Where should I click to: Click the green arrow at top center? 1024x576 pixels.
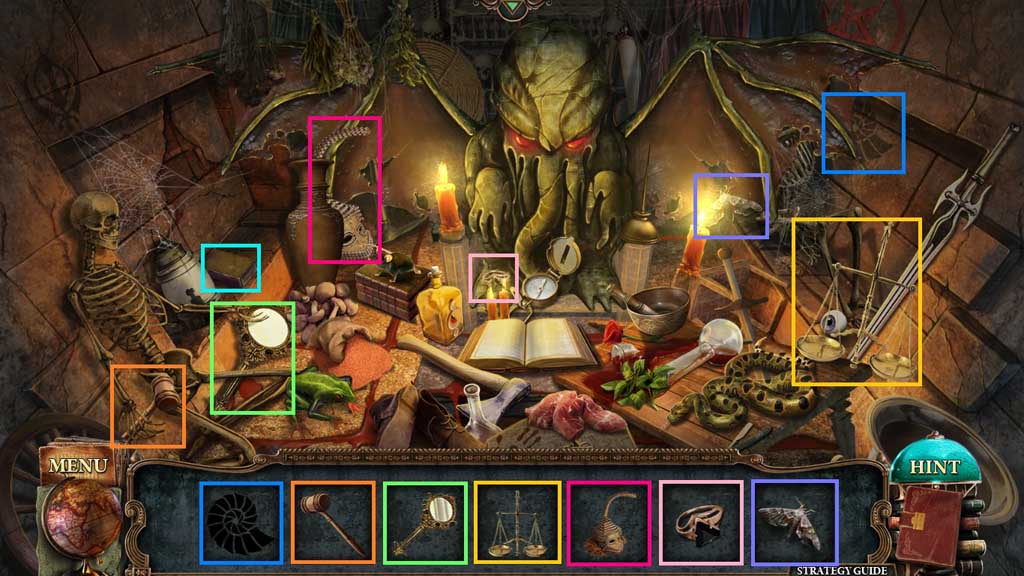pos(512,8)
